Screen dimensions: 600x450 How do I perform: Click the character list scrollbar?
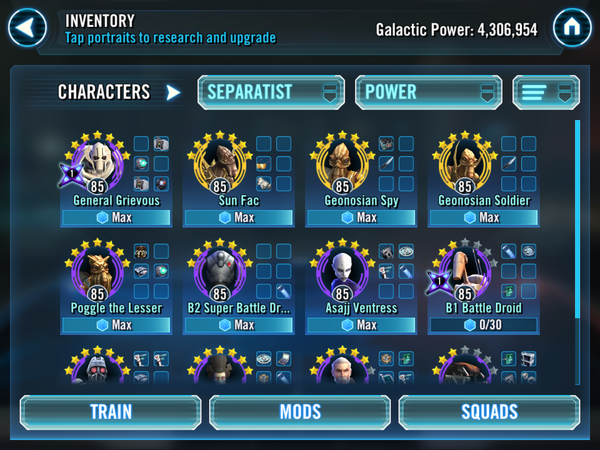point(576,220)
